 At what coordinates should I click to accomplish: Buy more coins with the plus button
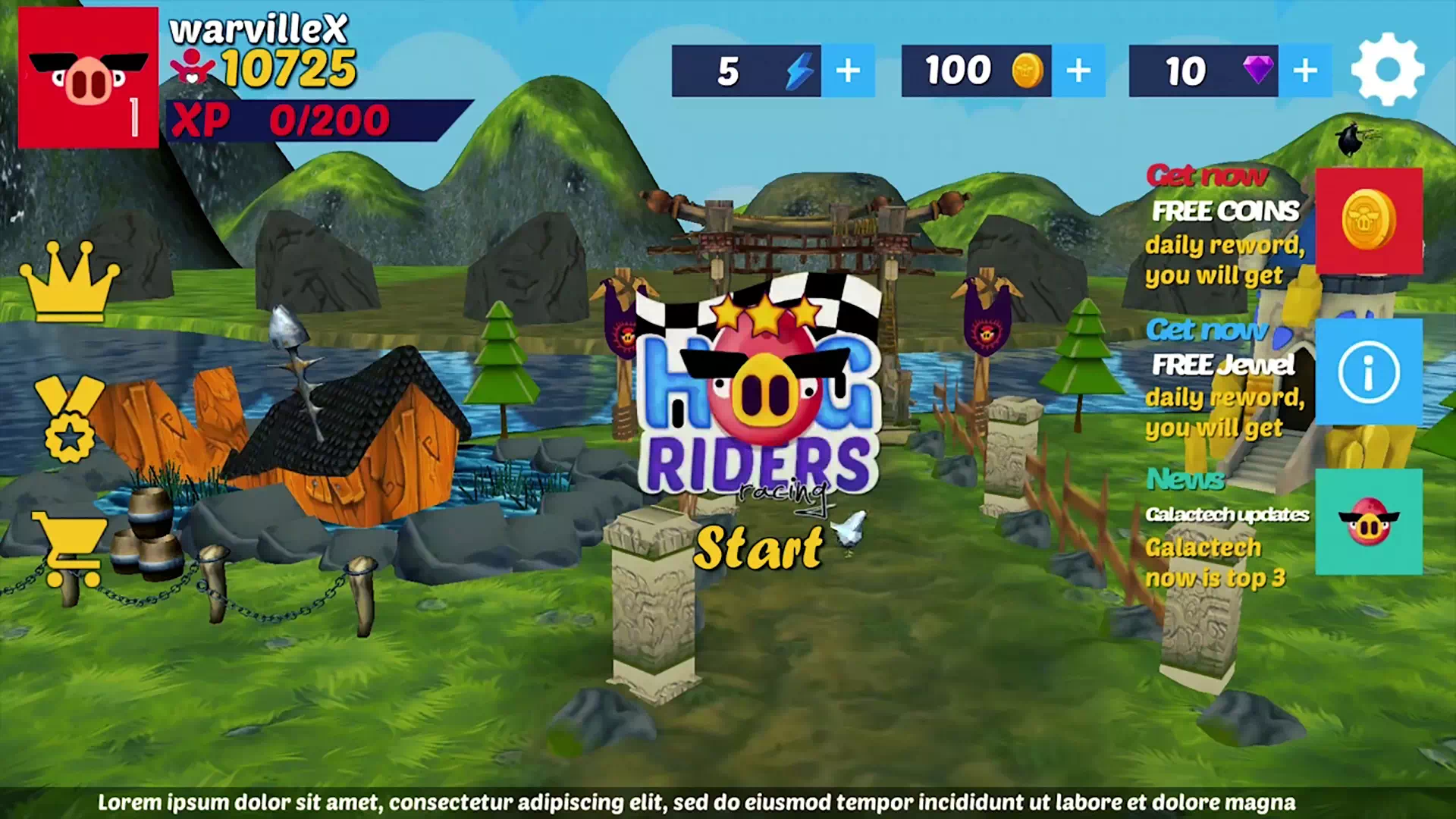1078,71
